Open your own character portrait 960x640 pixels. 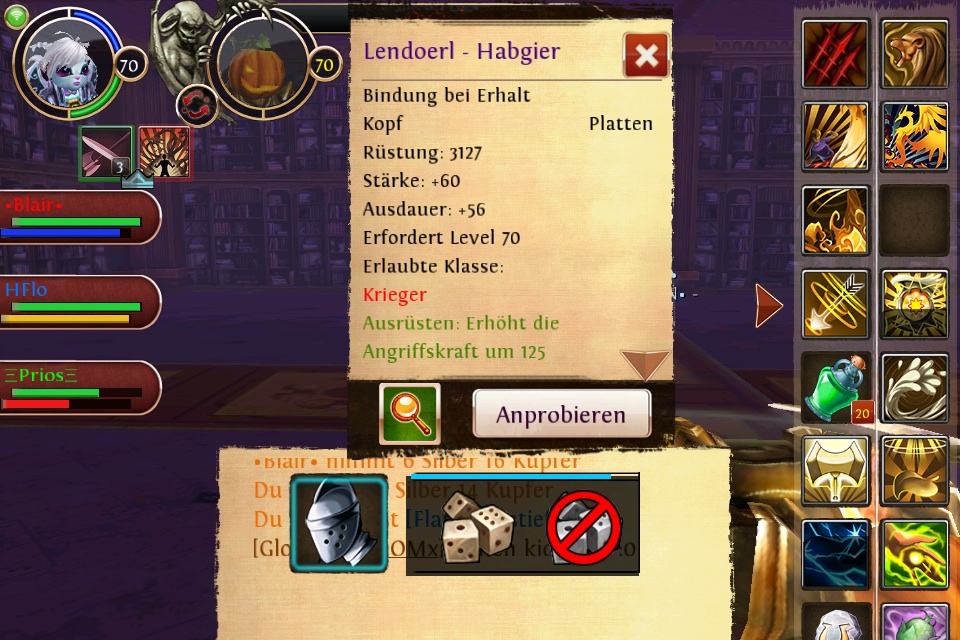tap(68, 62)
